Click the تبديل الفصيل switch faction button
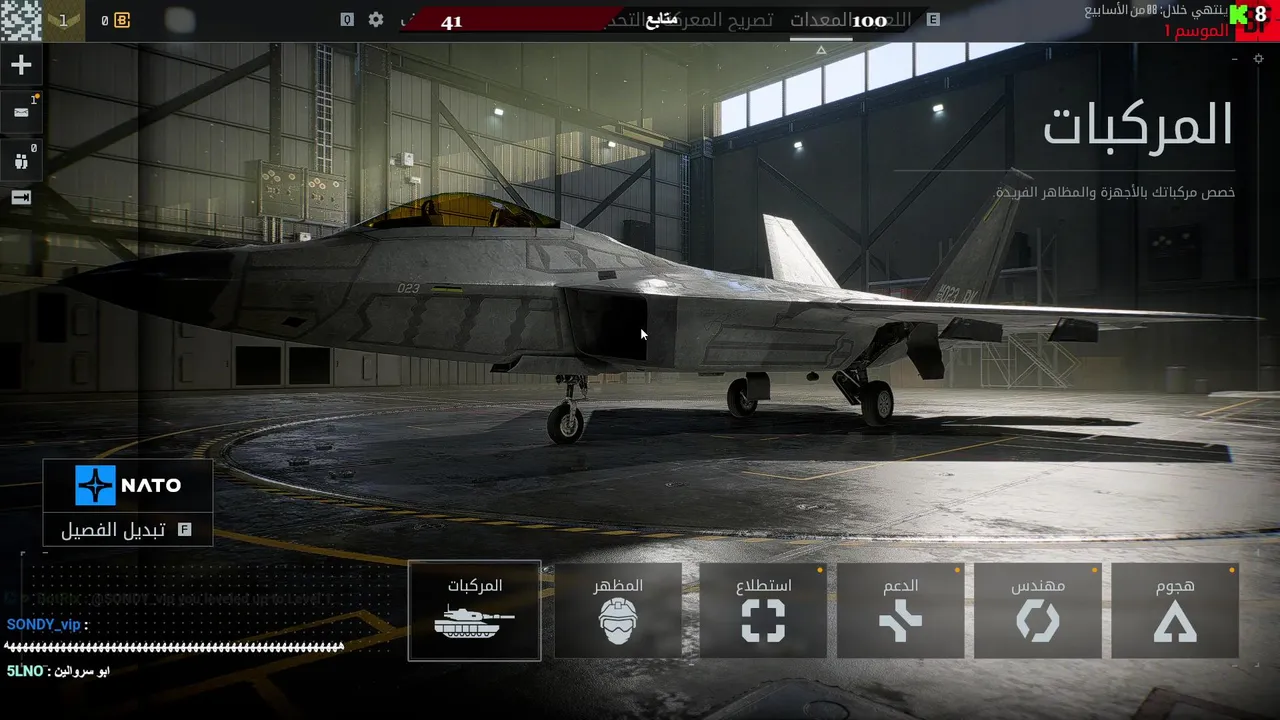 [127, 530]
